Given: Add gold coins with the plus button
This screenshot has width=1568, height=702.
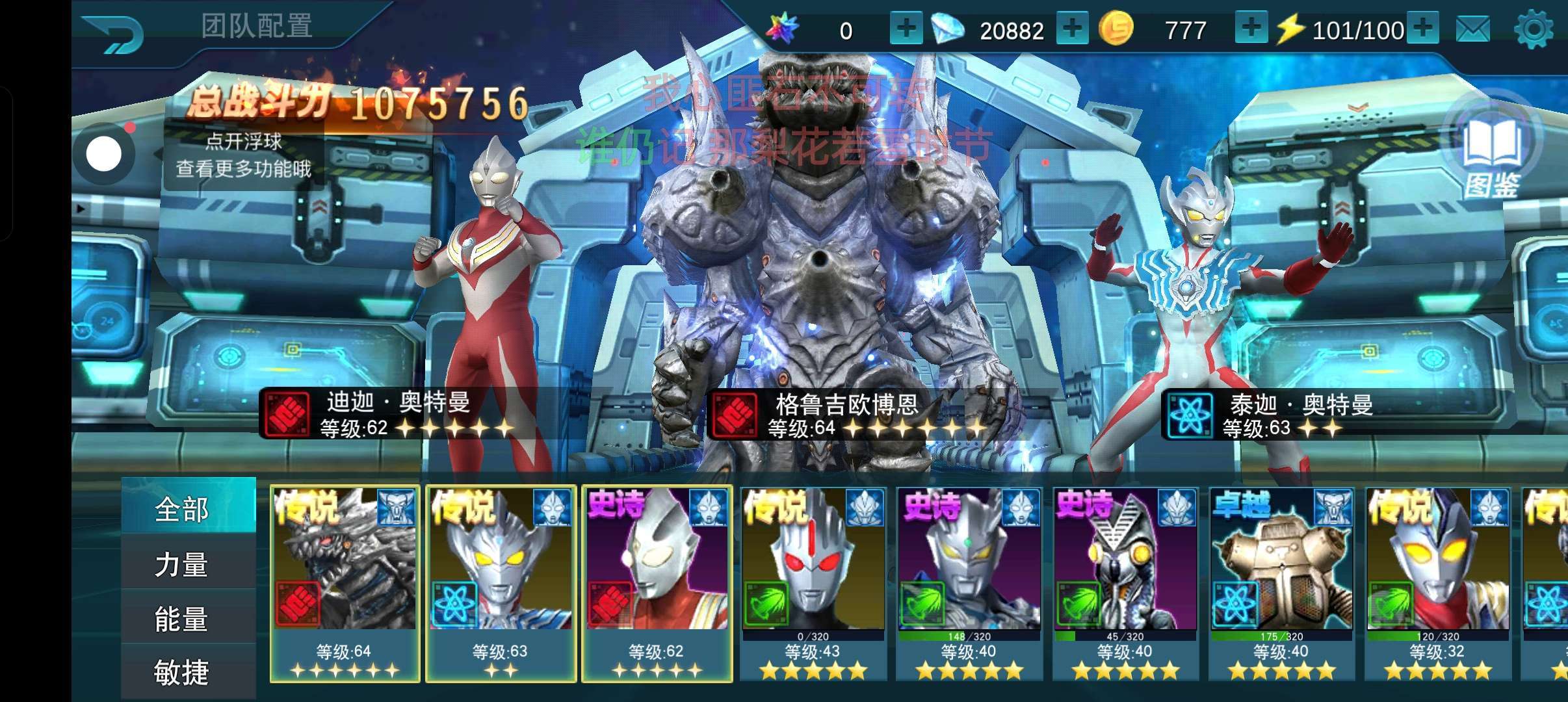Looking at the screenshot, I should (x=1250, y=29).
